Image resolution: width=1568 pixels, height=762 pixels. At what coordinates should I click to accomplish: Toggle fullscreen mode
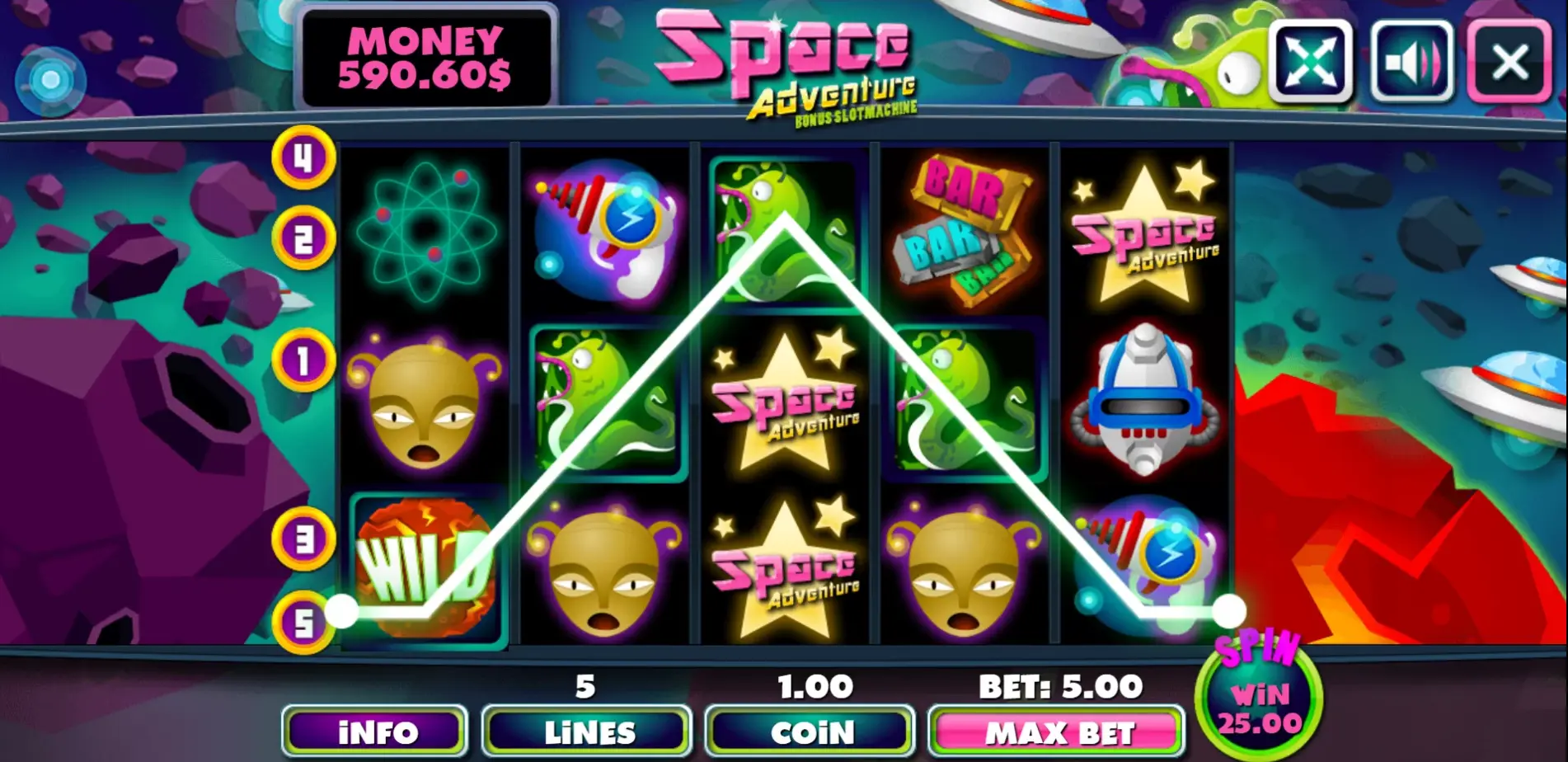pyautogui.click(x=1310, y=62)
